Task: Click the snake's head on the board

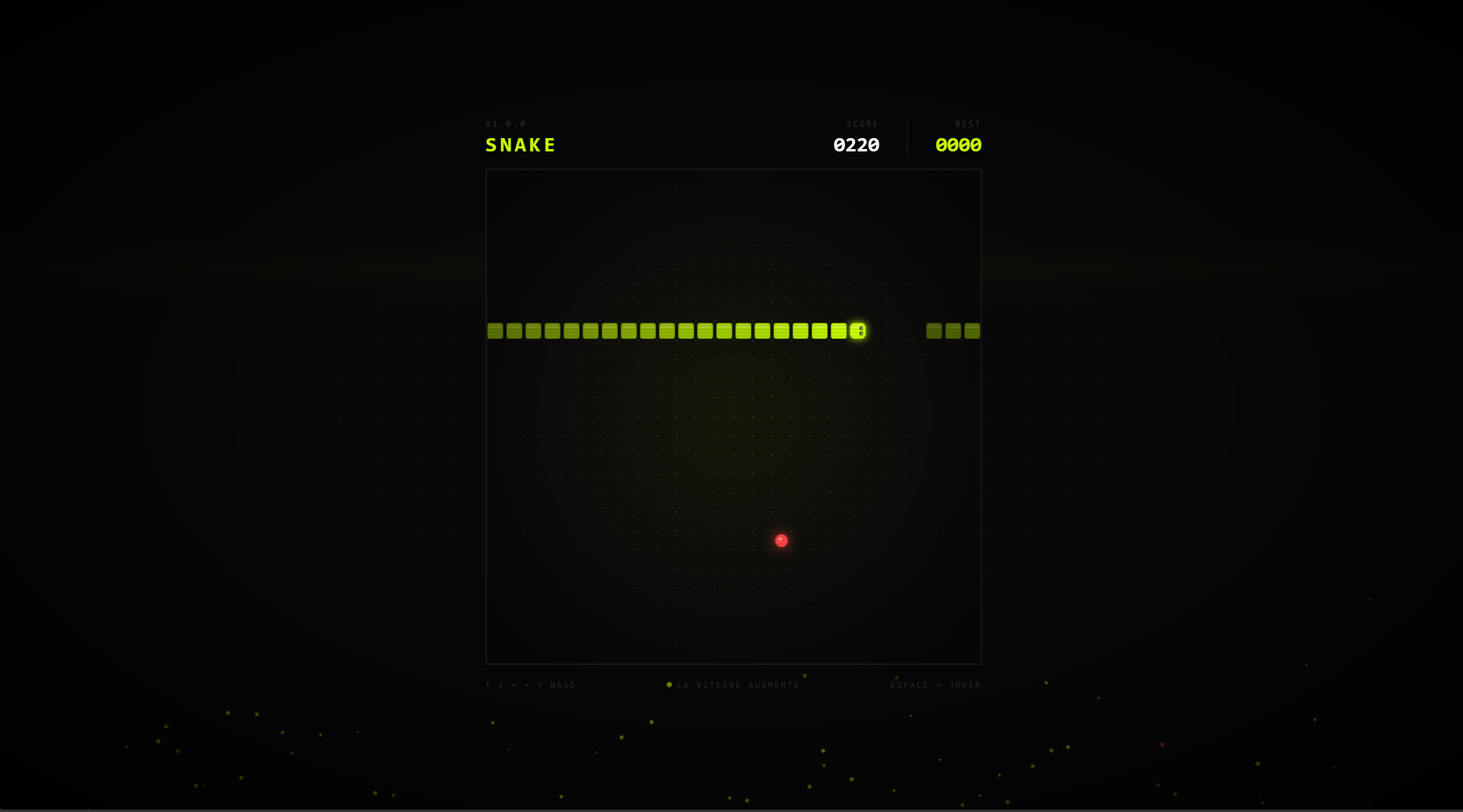Action: [x=858, y=331]
